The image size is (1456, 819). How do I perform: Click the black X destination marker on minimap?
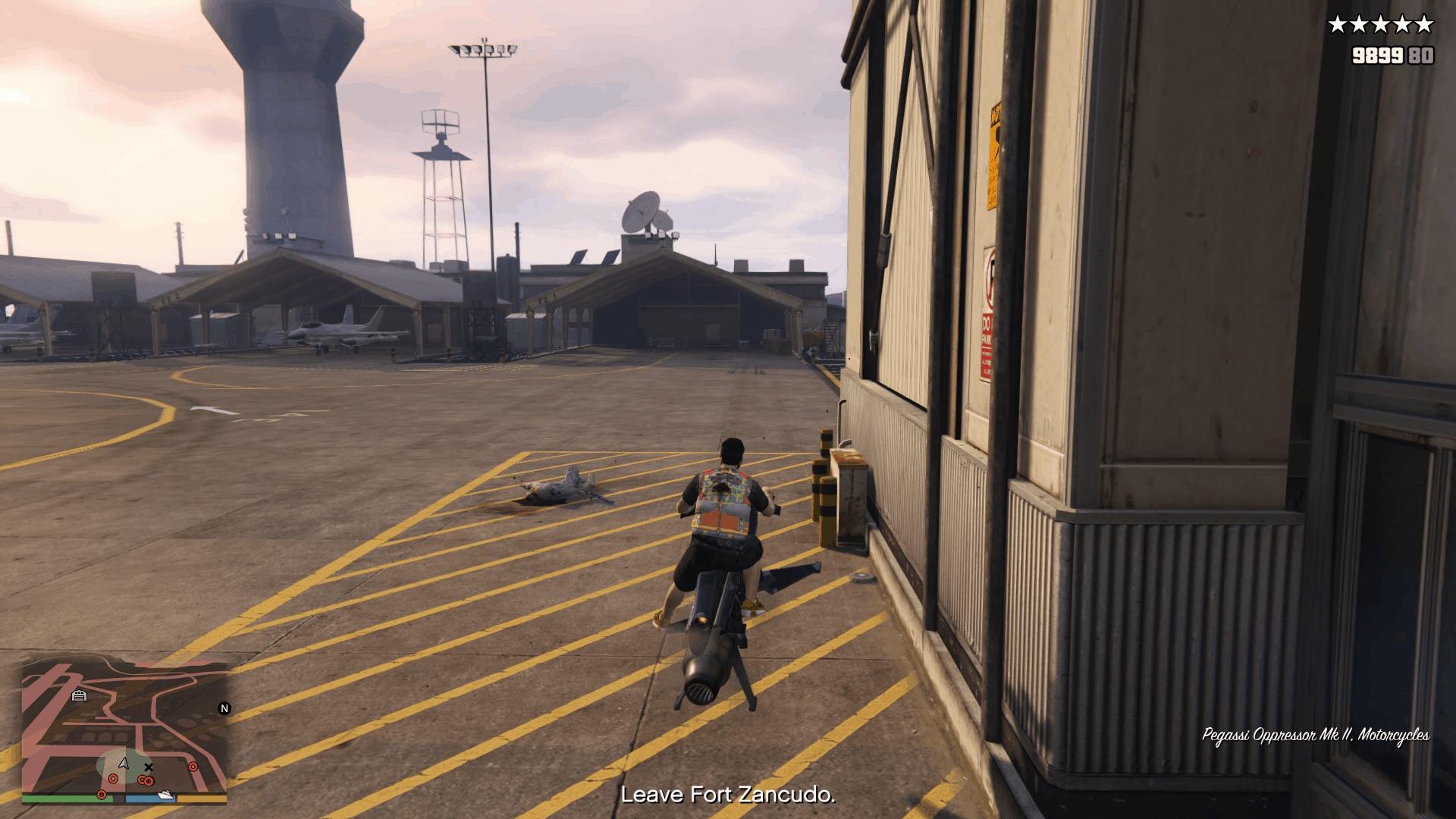(x=149, y=767)
